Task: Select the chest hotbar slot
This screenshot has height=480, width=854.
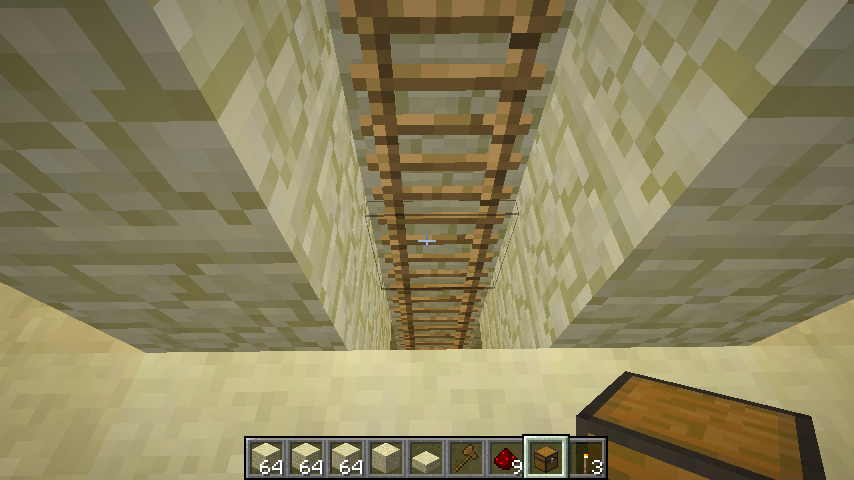Action: [x=547, y=458]
